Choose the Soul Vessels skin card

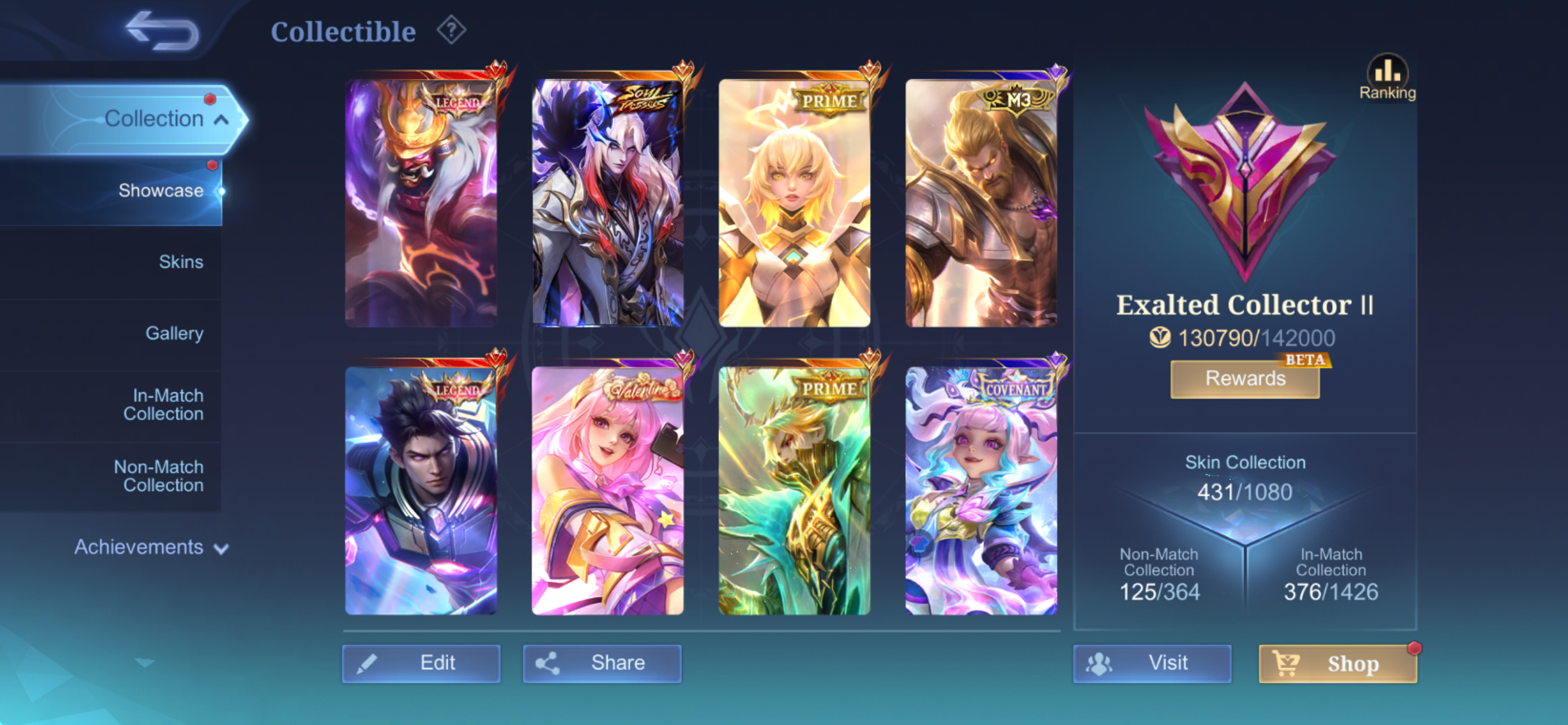[608, 202]
